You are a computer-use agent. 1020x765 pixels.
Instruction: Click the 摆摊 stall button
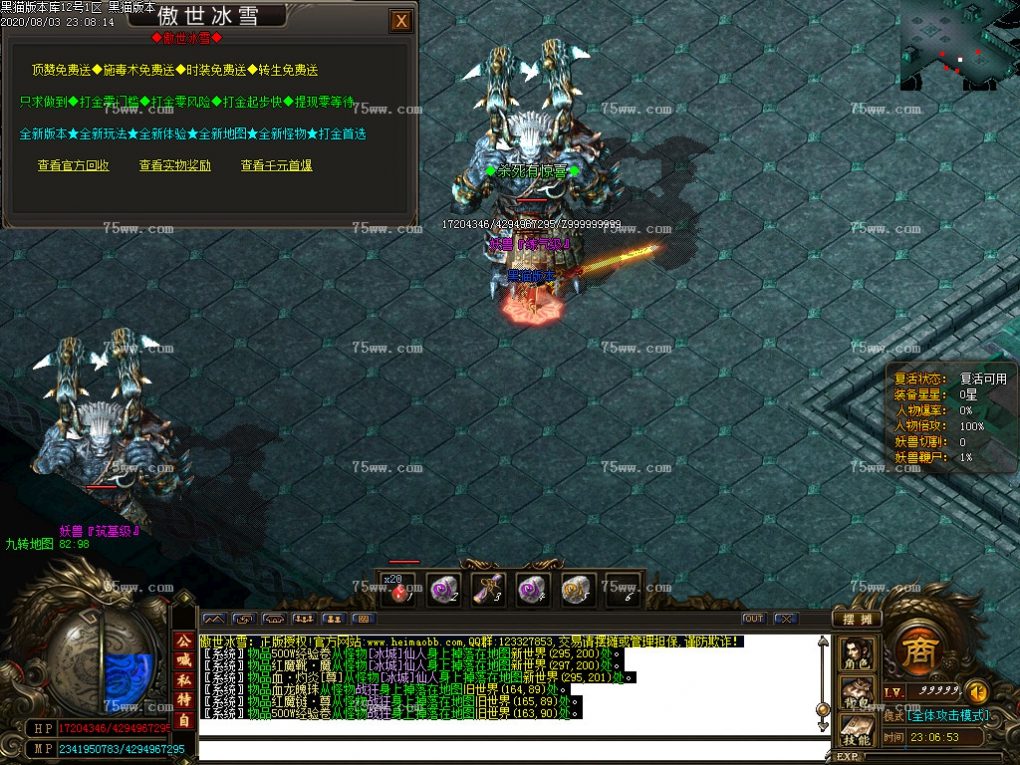tap(857, 619)
